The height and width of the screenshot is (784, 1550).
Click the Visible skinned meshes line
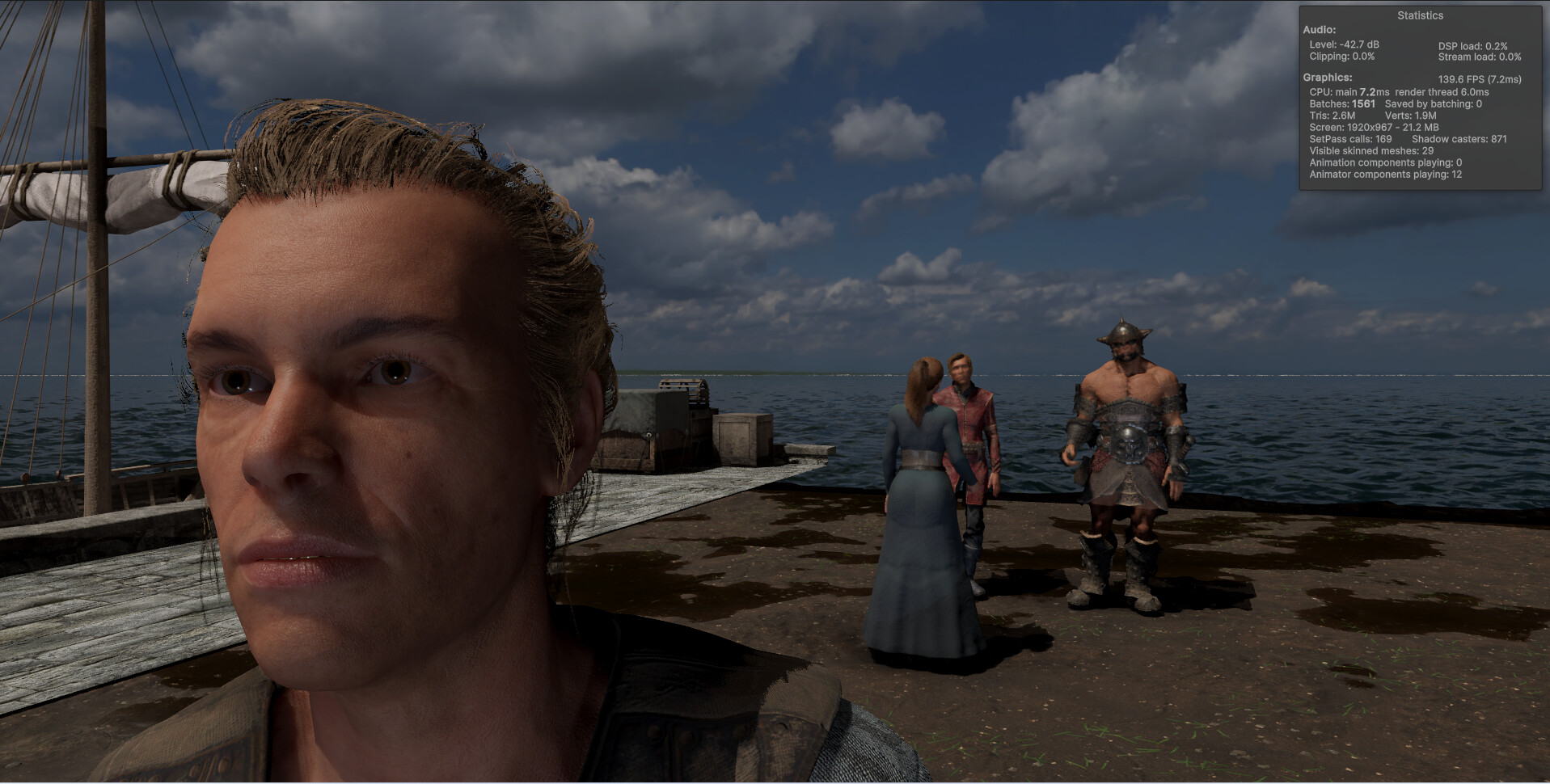[x=1372, y=150]
